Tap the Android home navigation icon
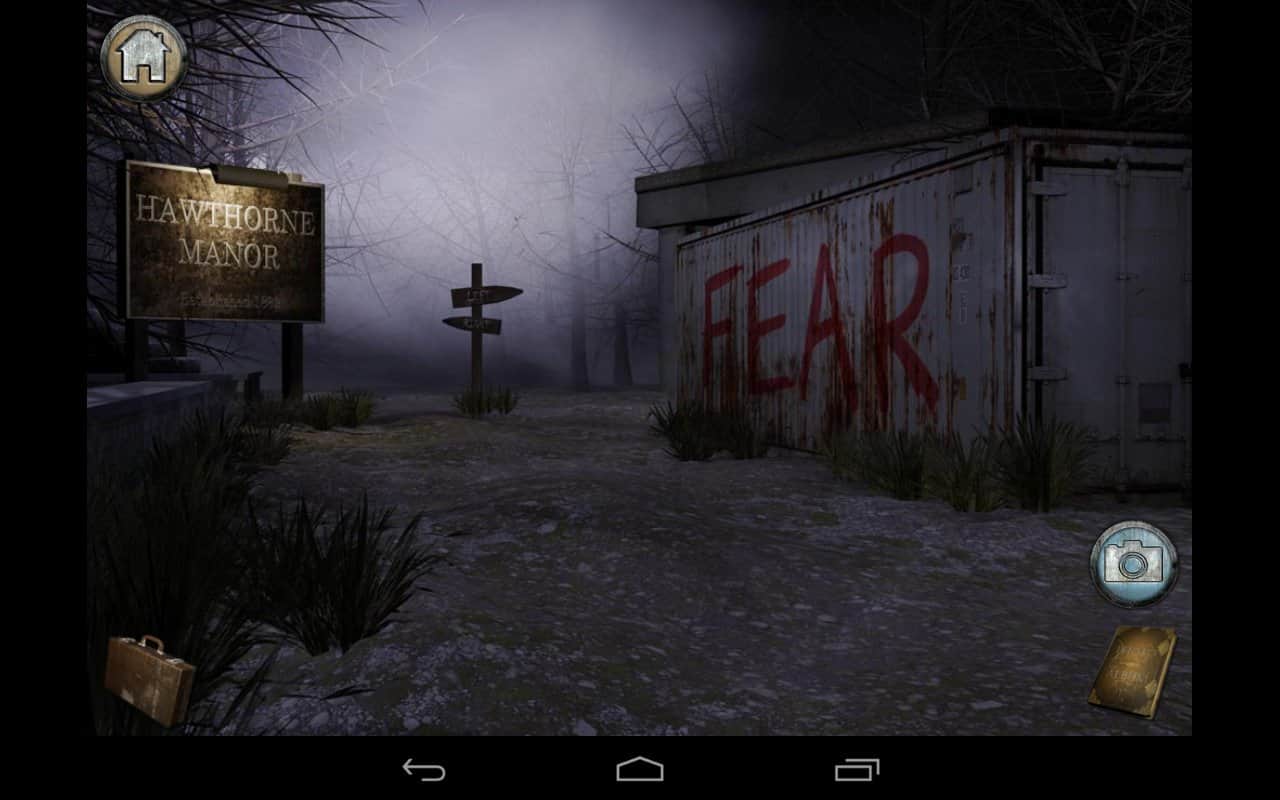The image size is (1280, 800). [640, 770]
